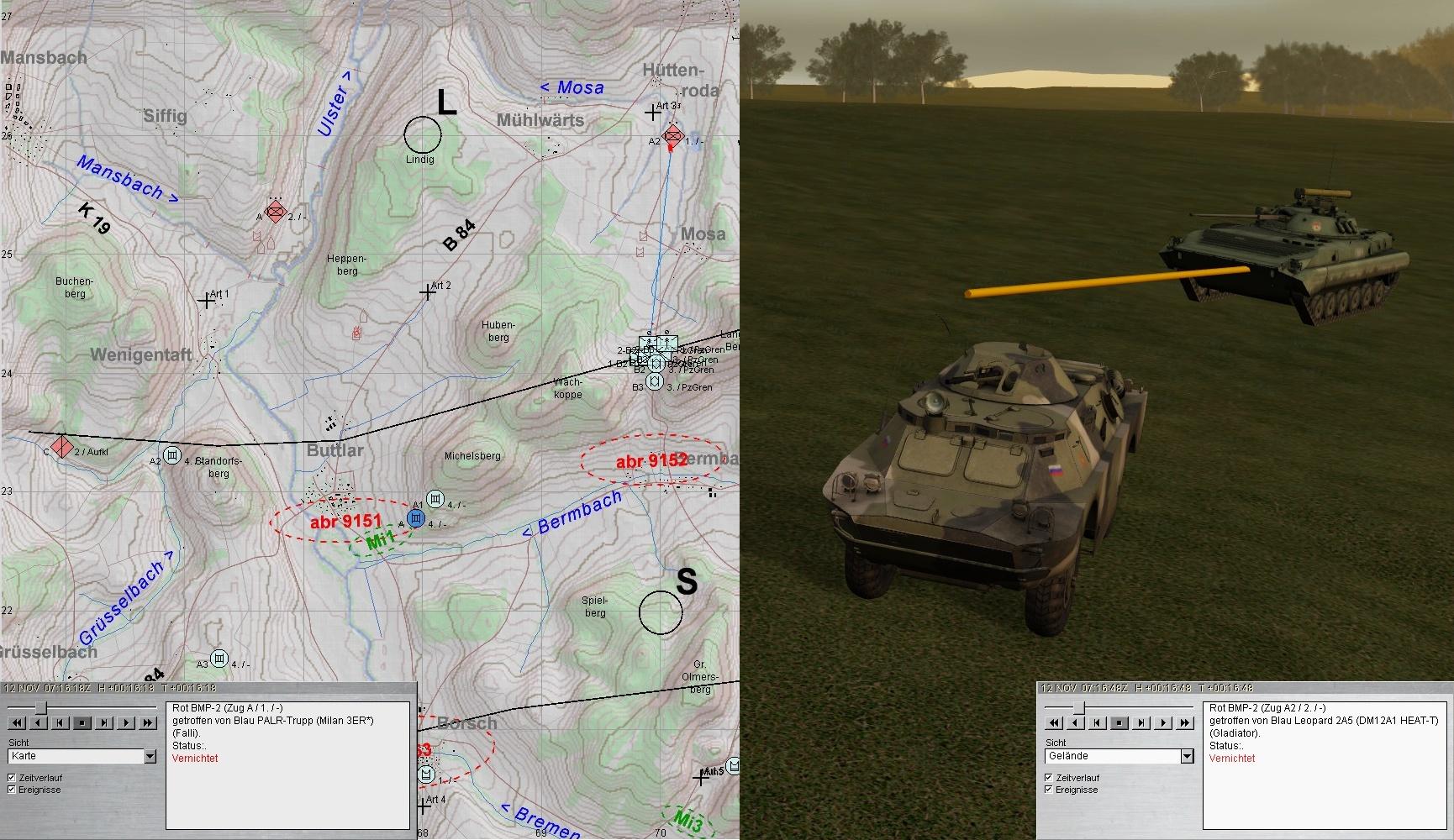Stop playback in the Karte panel

point(82,722)
